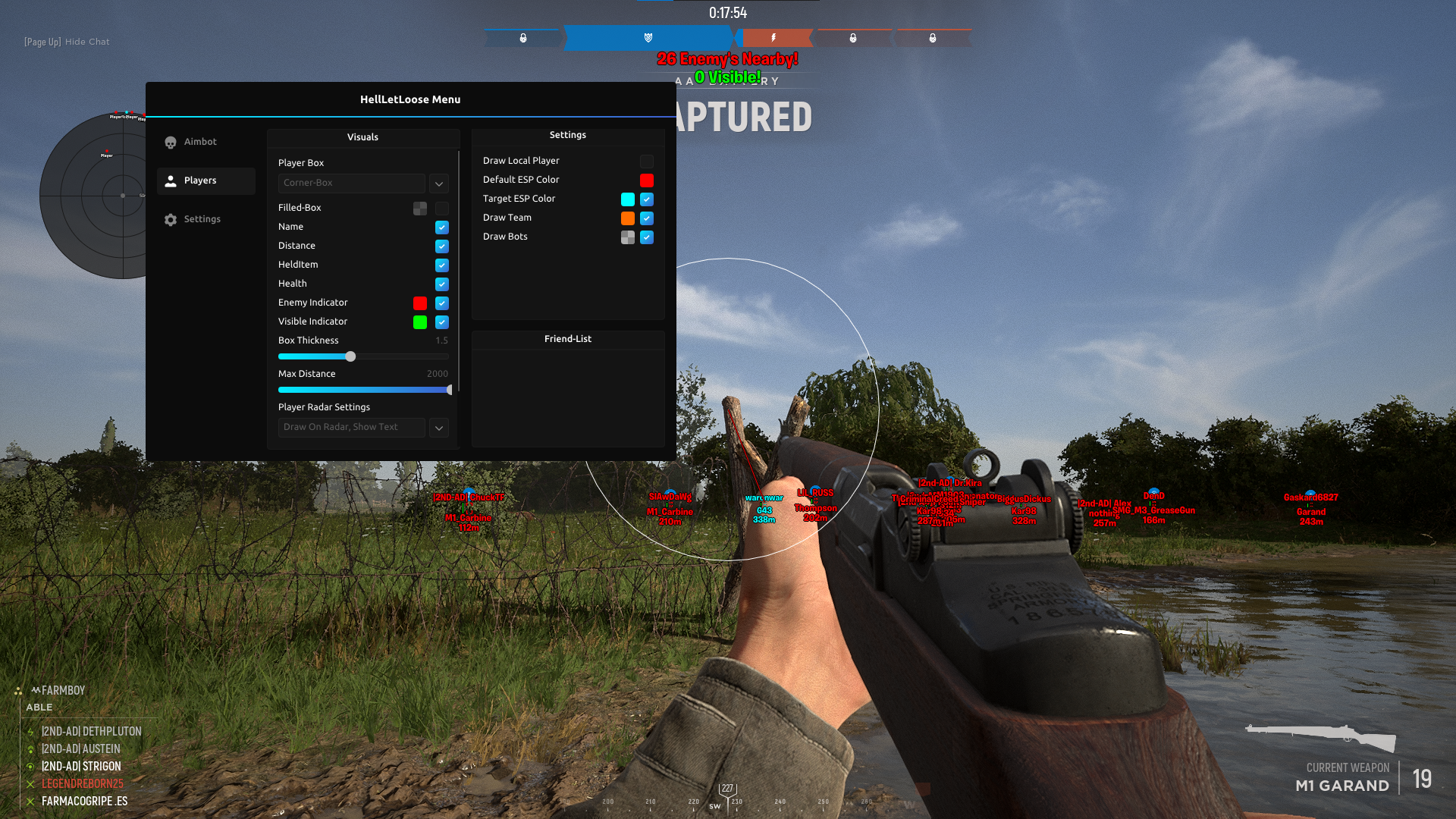Select the Players tab
Viewport: 1456px width, 819px height.
[x=199, y=180]
